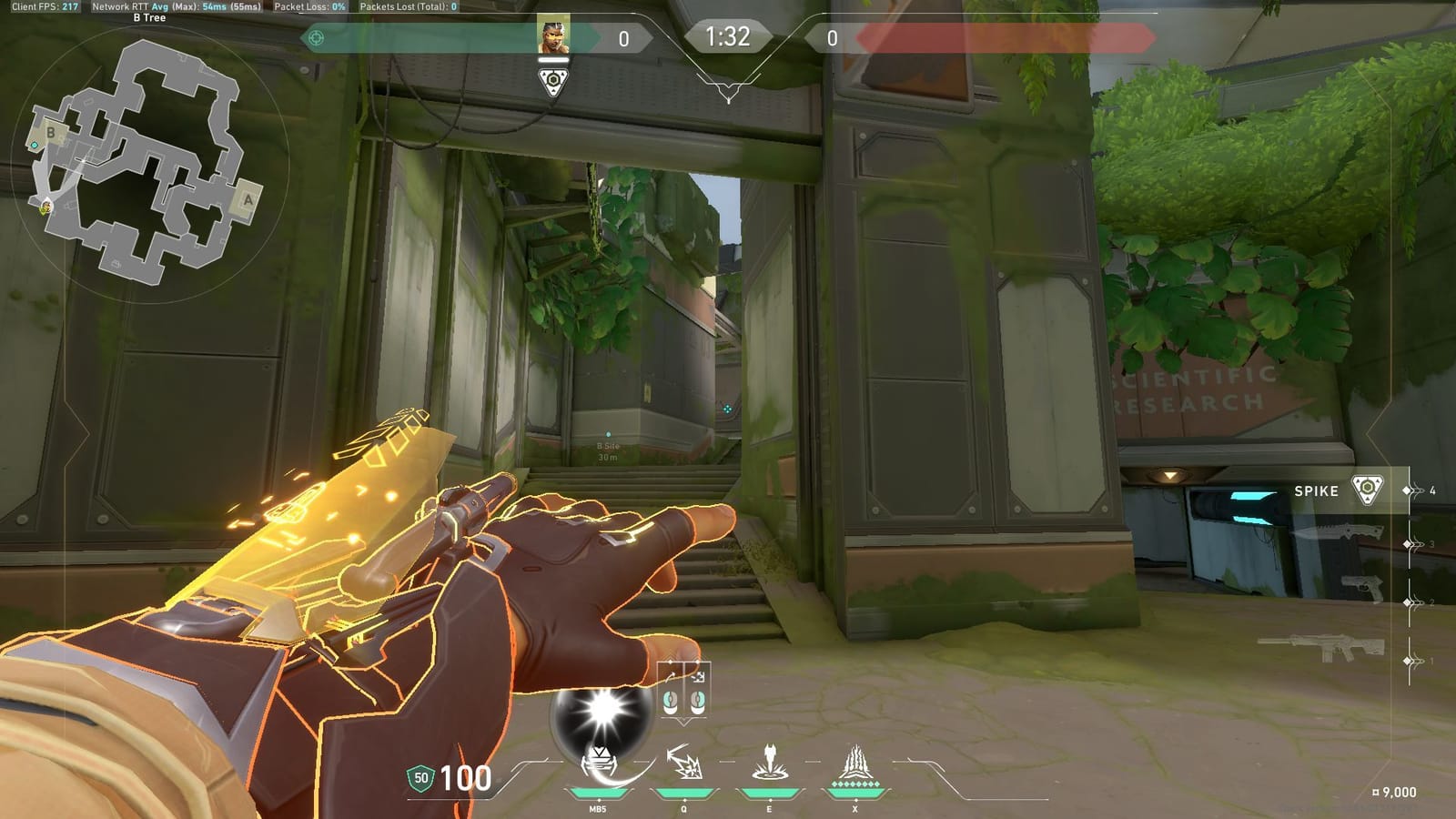1456x819 pixels.
Task: Click the round timer showing 1:32
Action: 727,37
